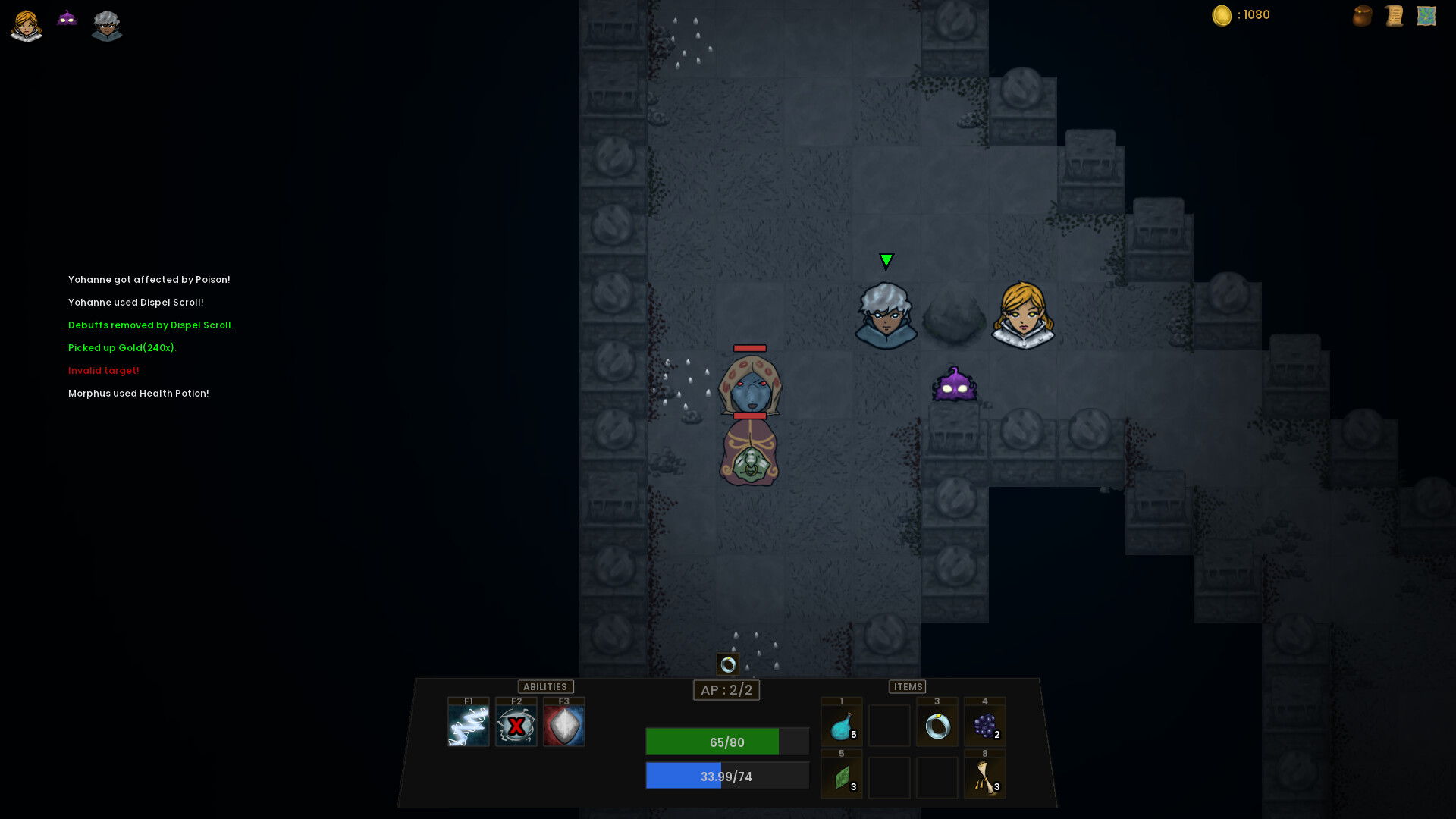Select the F2 ability with red X

pos(516,725)
